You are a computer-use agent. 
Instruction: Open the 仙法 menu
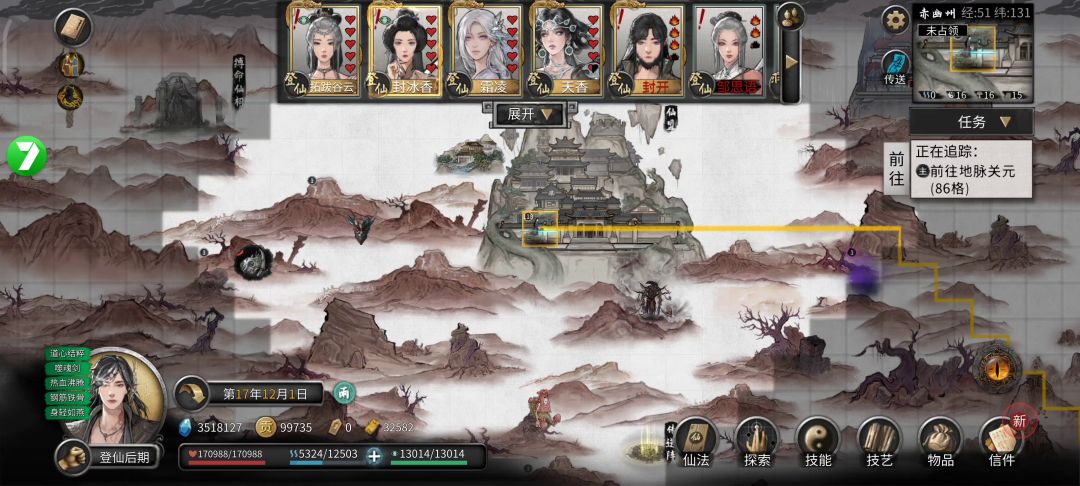(696, 443)
